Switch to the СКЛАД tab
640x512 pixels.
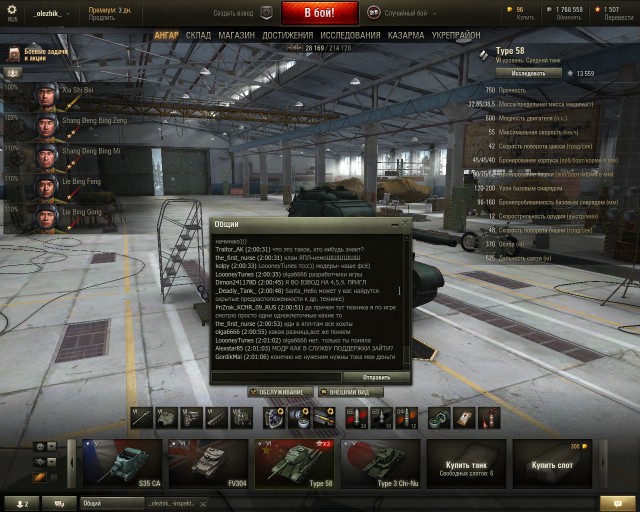click(198, 35)
